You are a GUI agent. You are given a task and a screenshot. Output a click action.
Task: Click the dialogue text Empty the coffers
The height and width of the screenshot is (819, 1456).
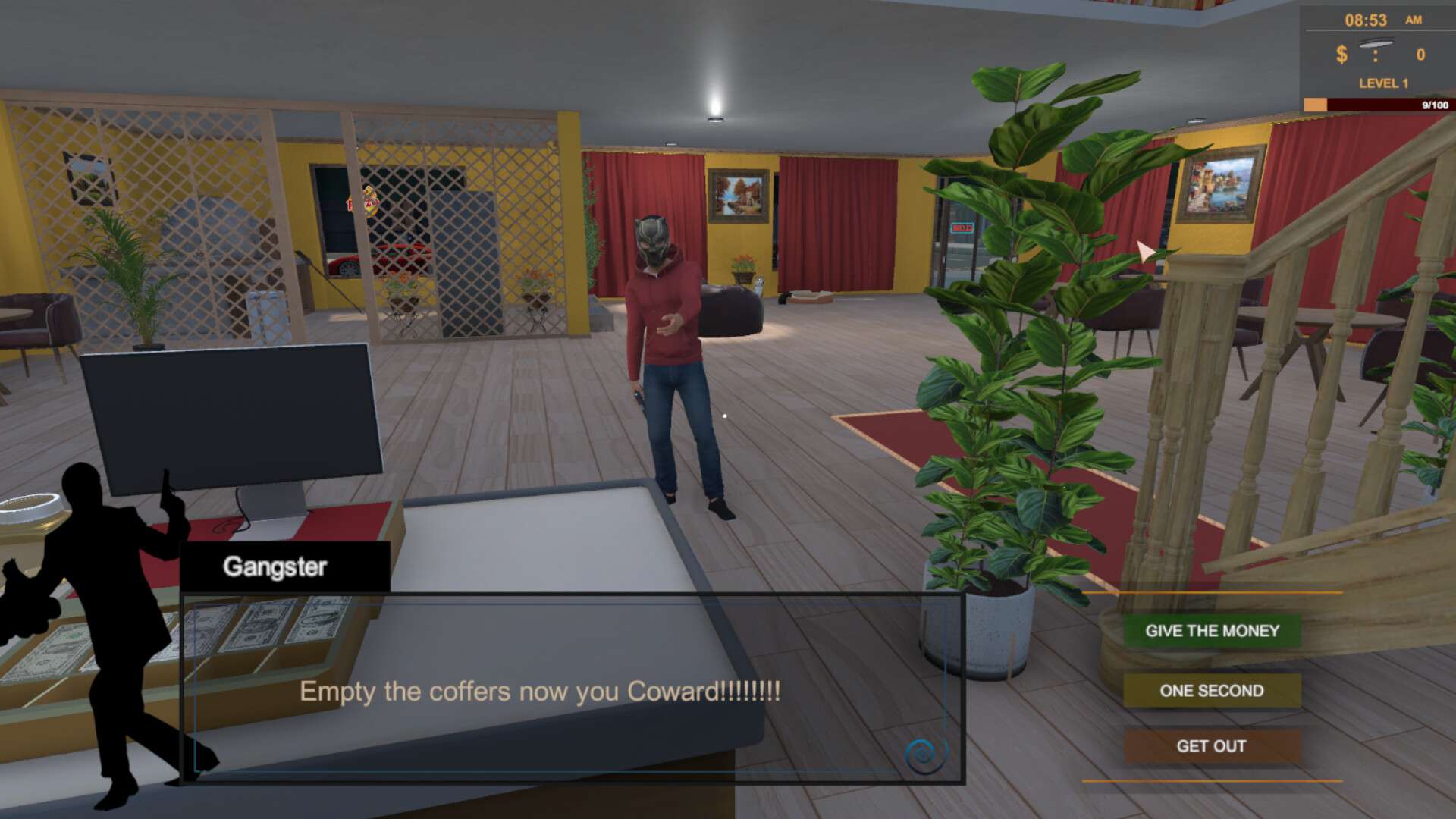click(x=541, y=692)
